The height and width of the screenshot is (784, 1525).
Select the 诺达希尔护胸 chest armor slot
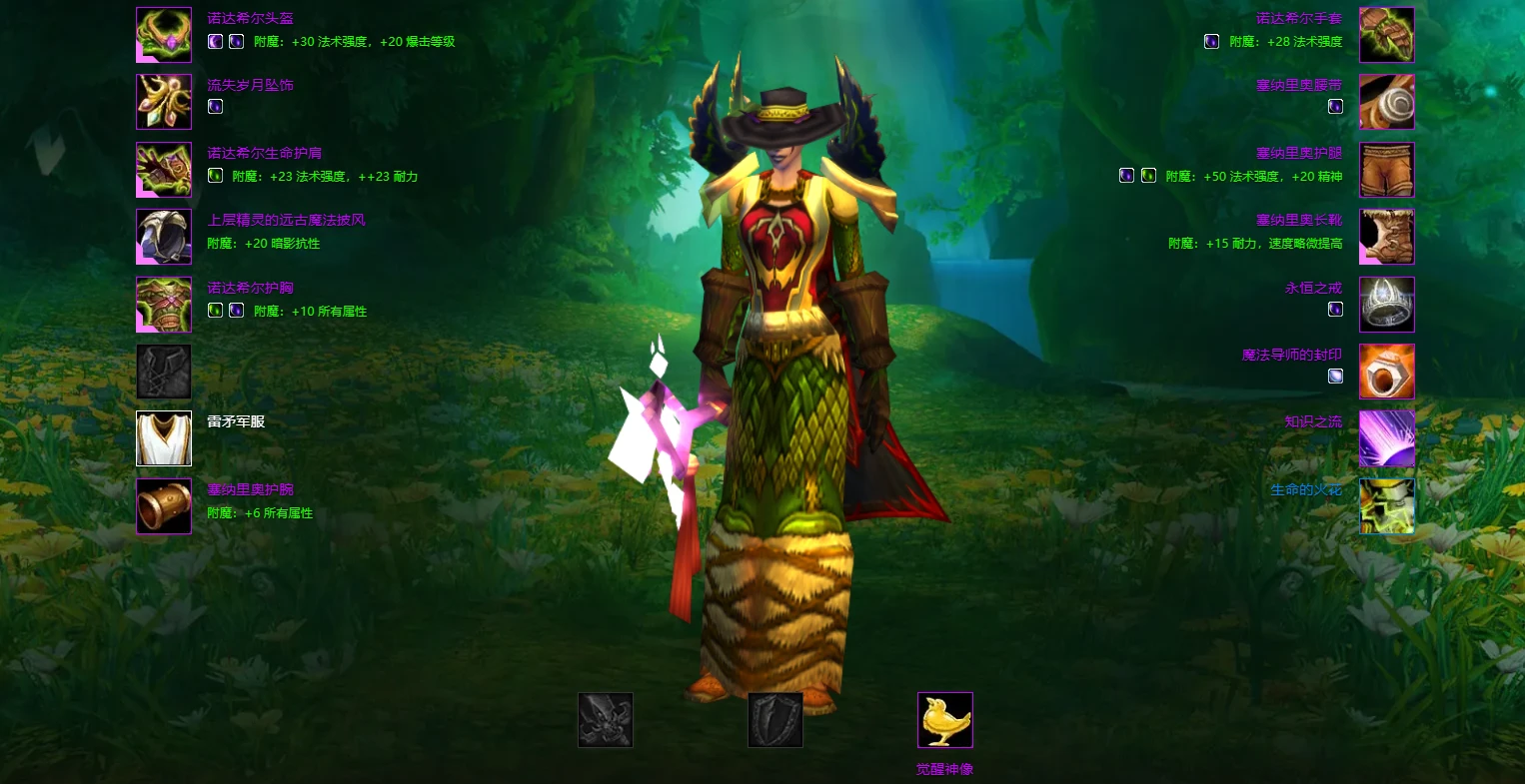[x=164, y=305]
